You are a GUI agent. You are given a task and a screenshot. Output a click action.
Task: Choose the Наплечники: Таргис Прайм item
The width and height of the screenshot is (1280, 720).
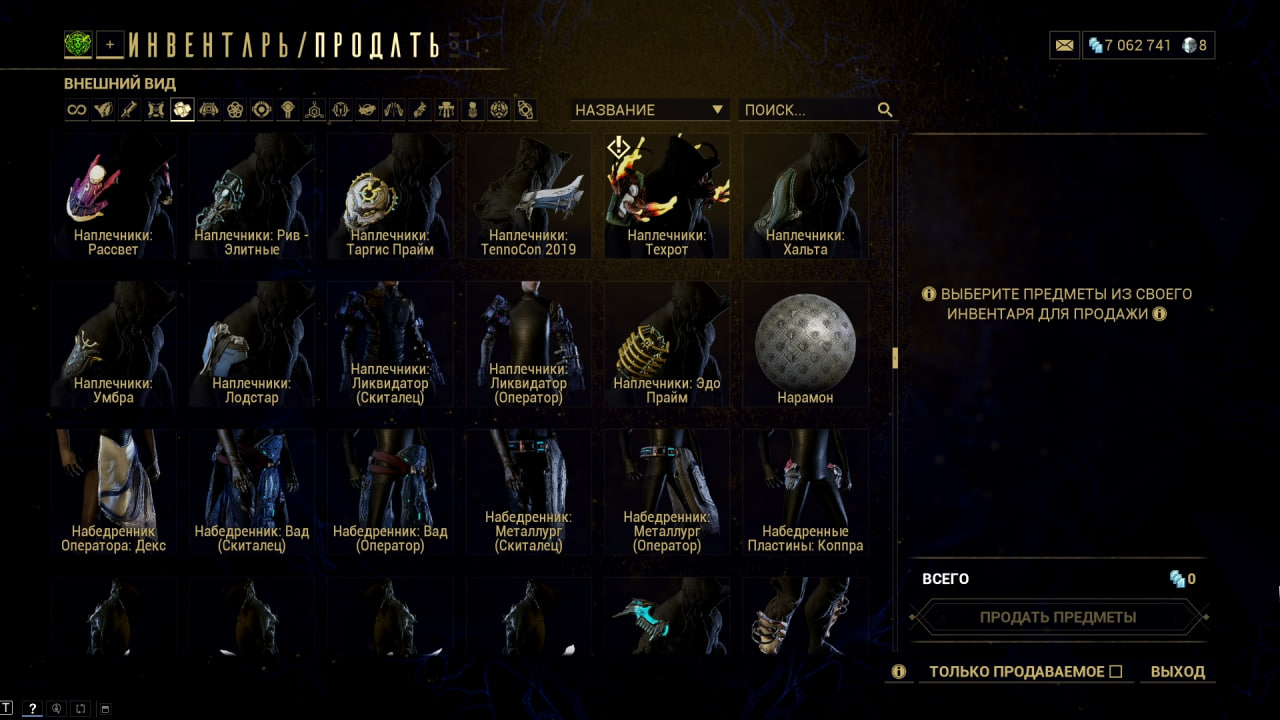coord(392,196)
